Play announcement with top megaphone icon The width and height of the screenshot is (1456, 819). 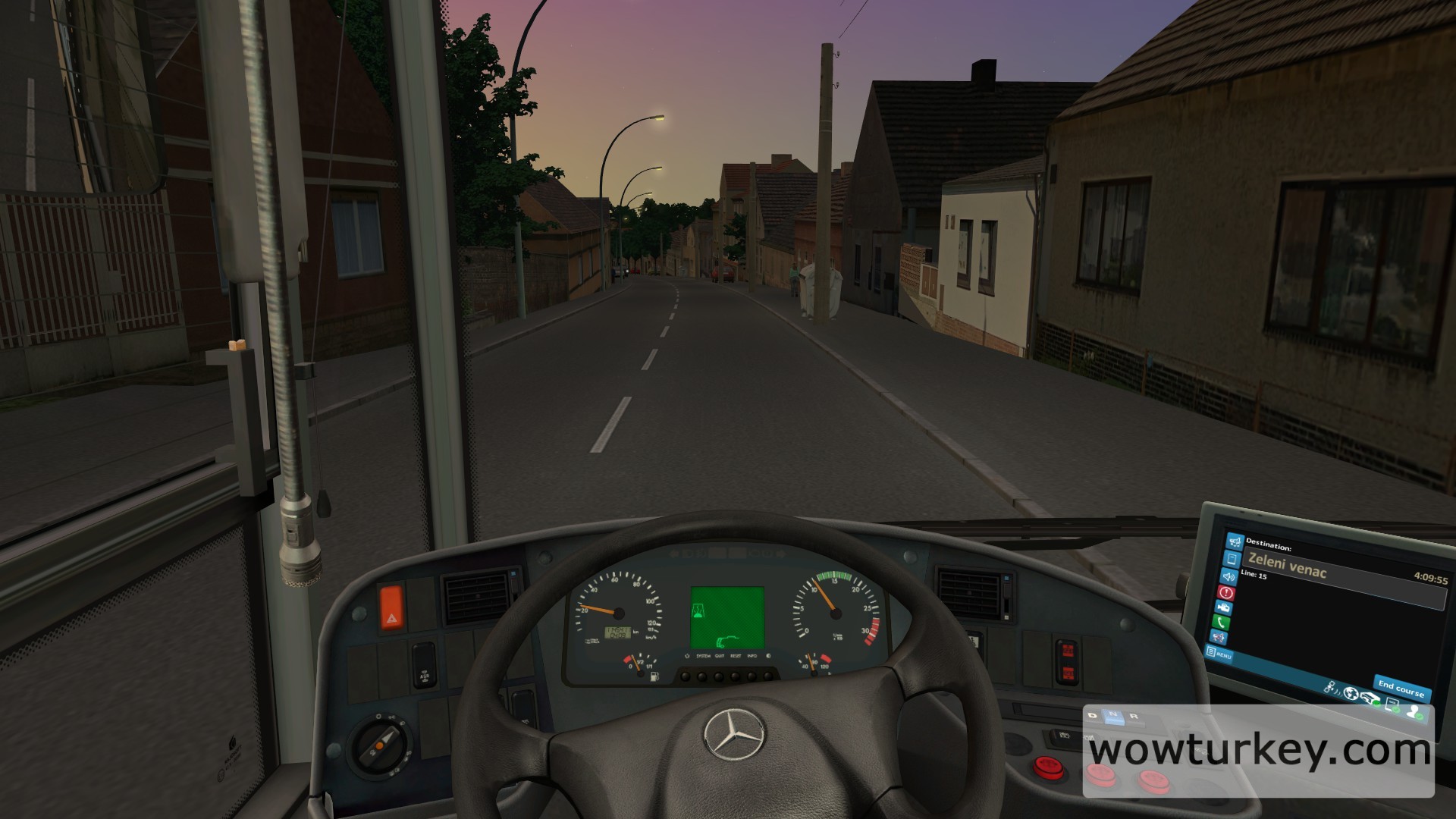pyautogui.click(x=1234, y=542)
